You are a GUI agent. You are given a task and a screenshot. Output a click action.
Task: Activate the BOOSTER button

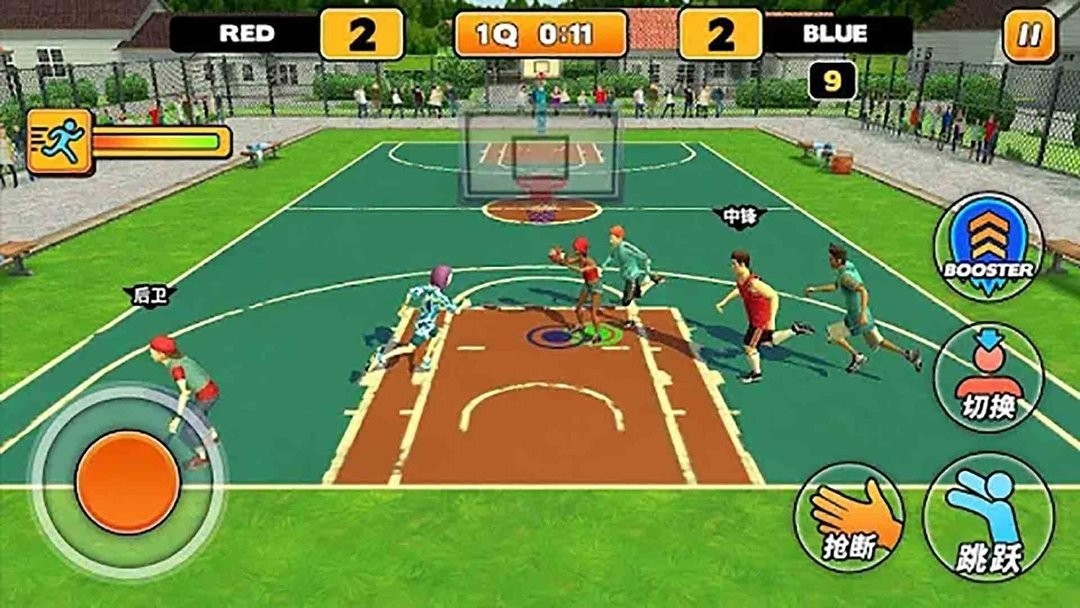click(988, 246)
